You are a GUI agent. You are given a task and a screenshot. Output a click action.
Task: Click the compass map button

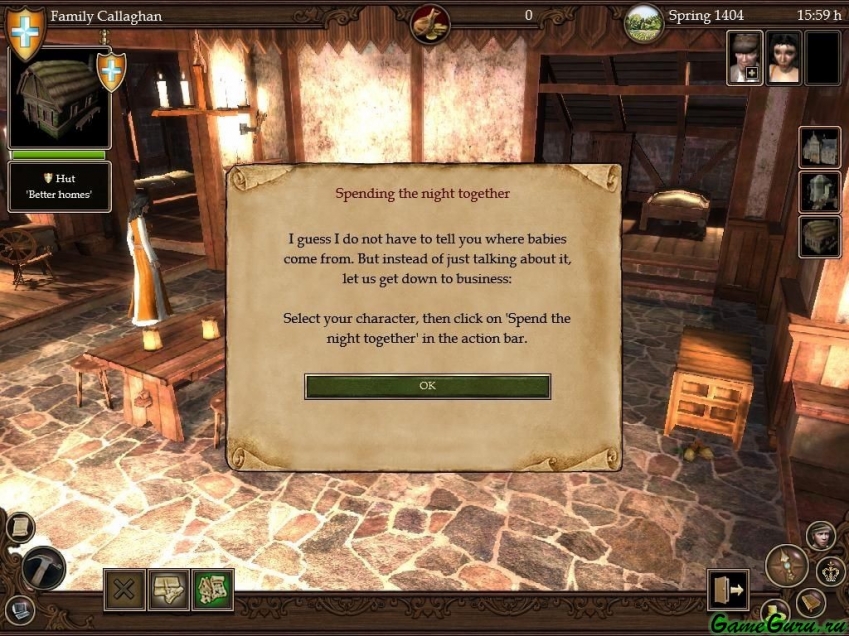click(x=785, y=565)
